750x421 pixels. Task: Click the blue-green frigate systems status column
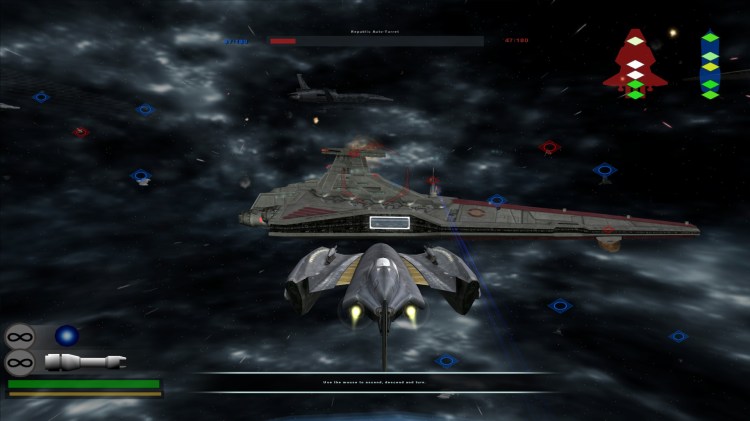[709, 66]
